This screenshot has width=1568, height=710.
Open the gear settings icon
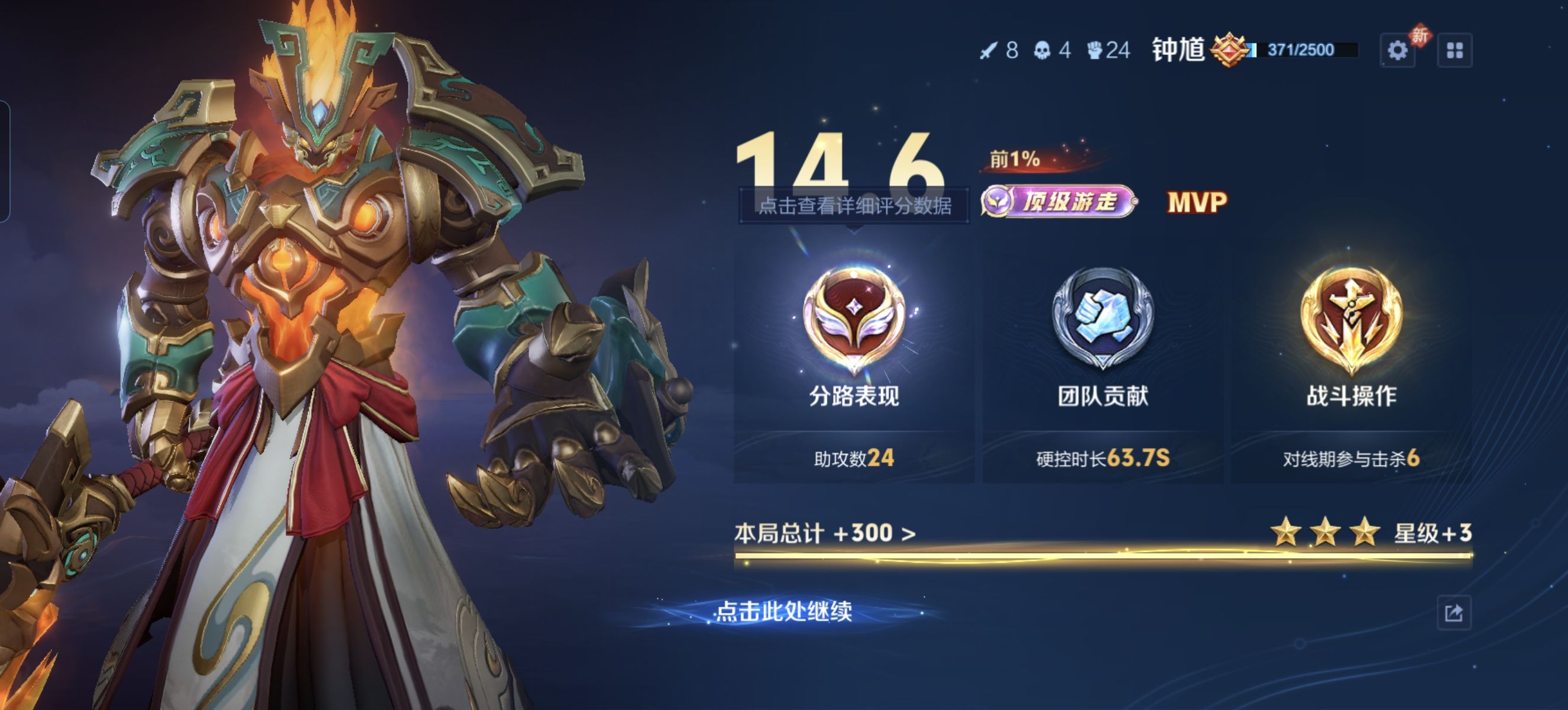[x=1397, y=50]
